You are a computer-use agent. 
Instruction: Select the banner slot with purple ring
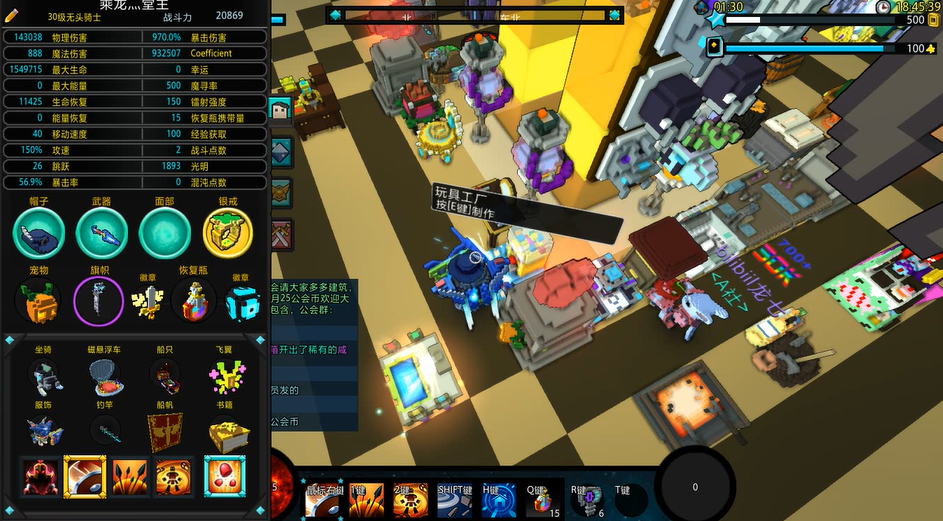99,300
